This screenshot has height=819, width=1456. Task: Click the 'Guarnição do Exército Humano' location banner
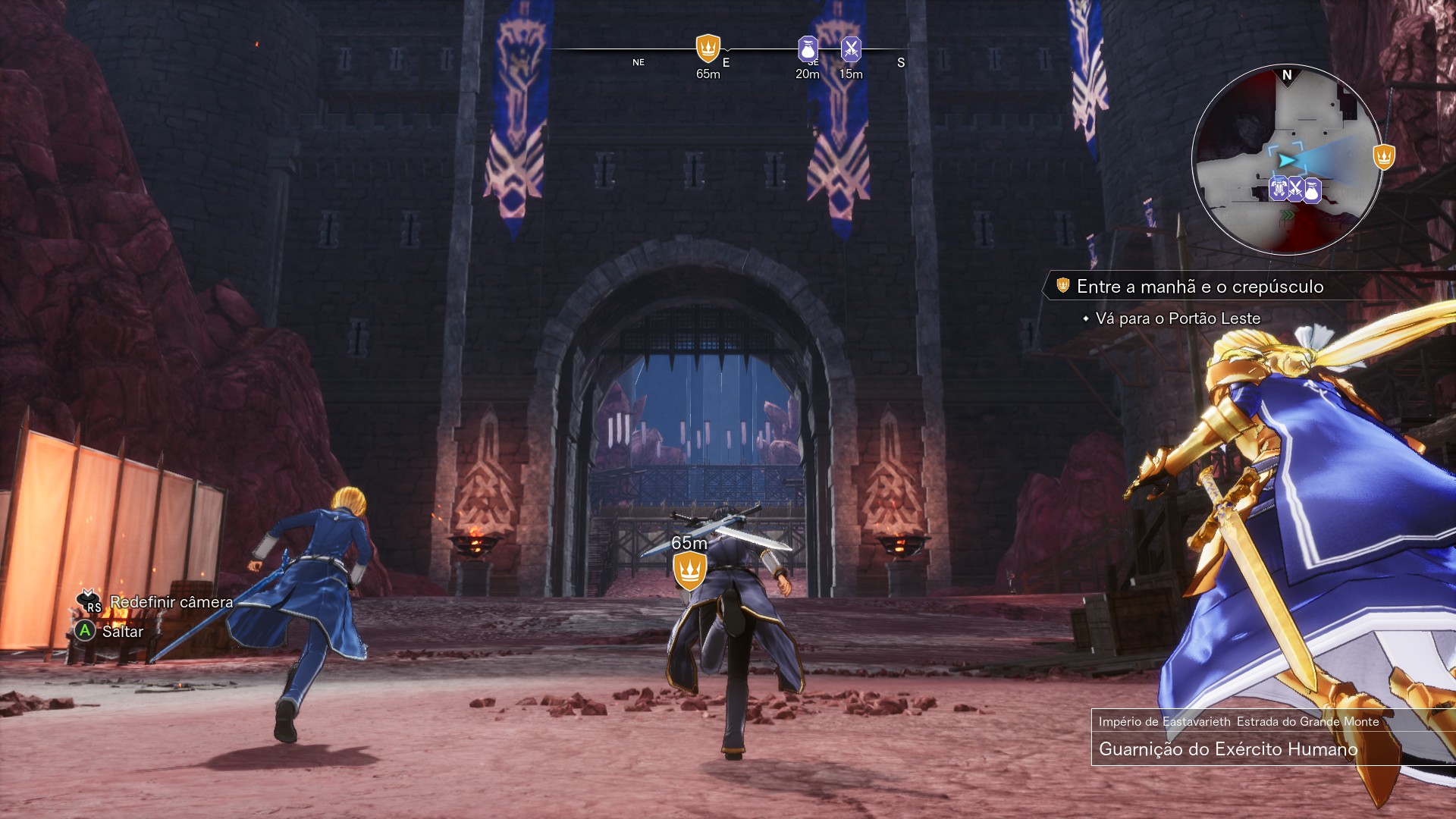coord(1228,749)
